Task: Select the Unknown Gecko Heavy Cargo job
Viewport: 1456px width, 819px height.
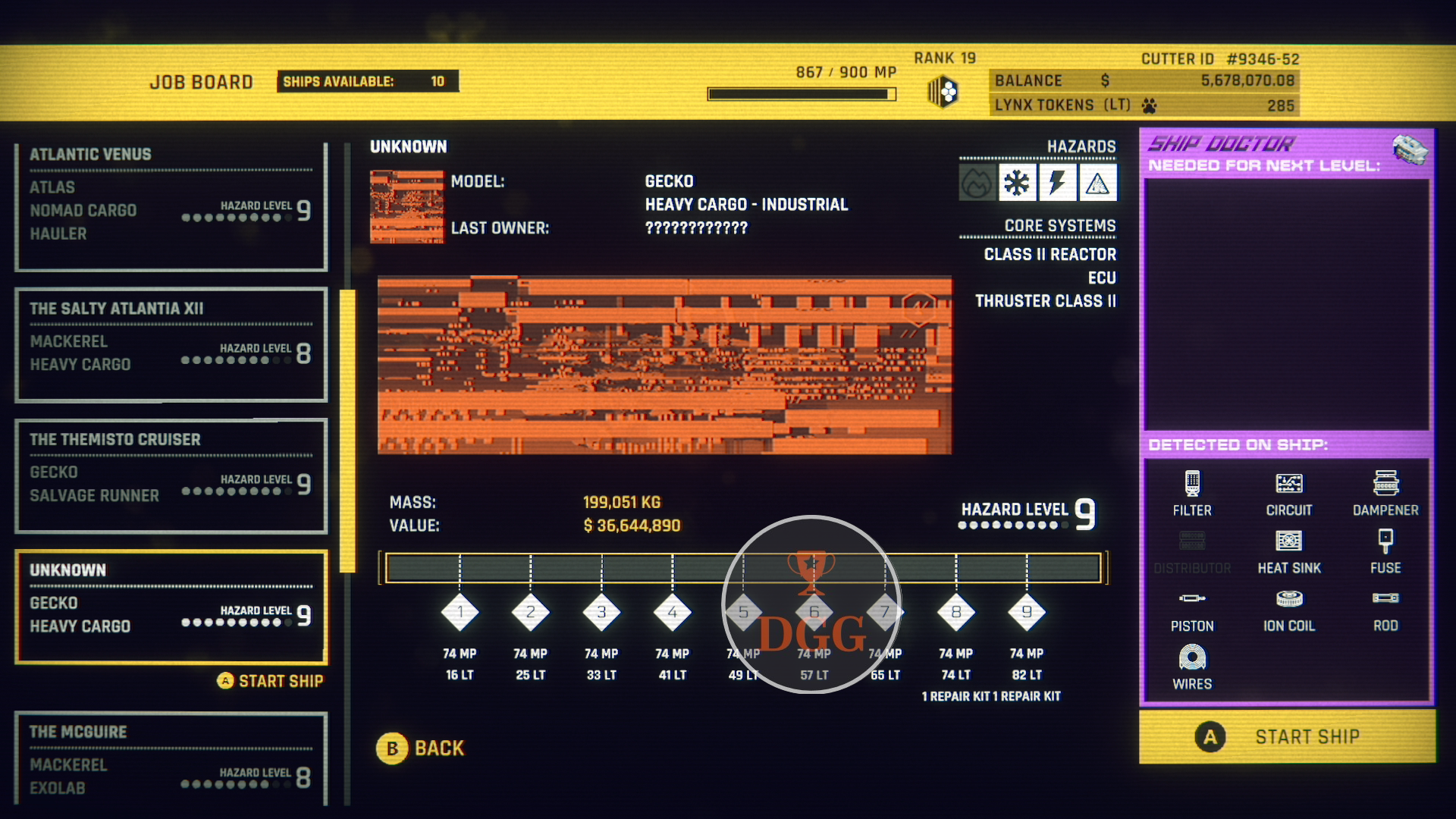Action: click(x=171, y=607)
